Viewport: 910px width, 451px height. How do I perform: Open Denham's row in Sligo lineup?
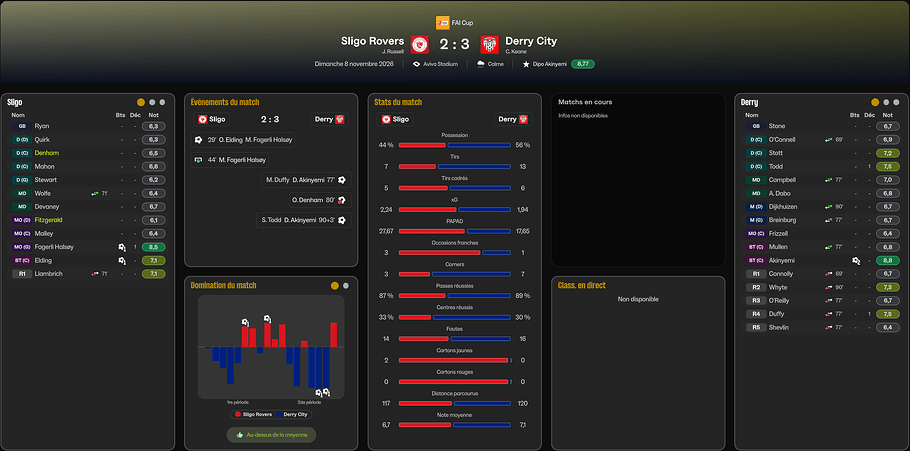tap(47, 153)
